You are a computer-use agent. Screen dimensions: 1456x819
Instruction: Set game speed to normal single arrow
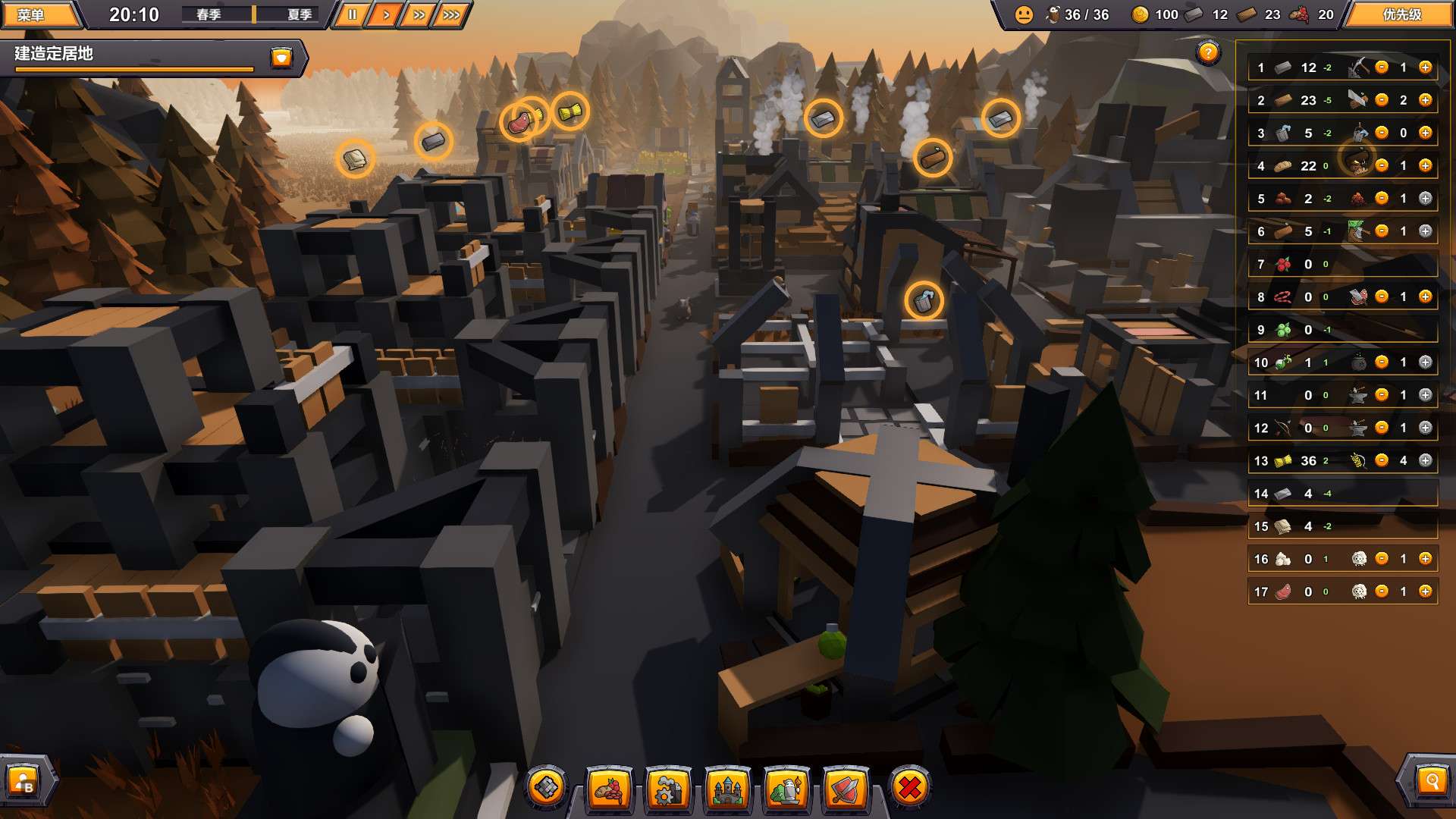[385, 14]
